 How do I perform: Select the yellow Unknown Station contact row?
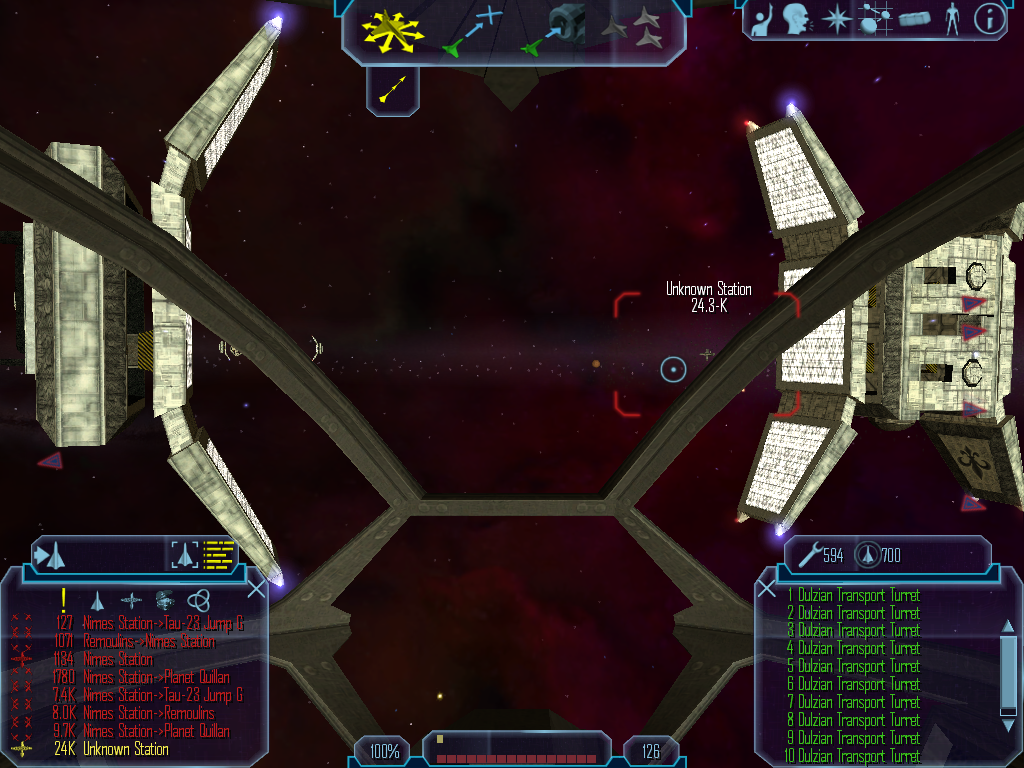(125, 749)
